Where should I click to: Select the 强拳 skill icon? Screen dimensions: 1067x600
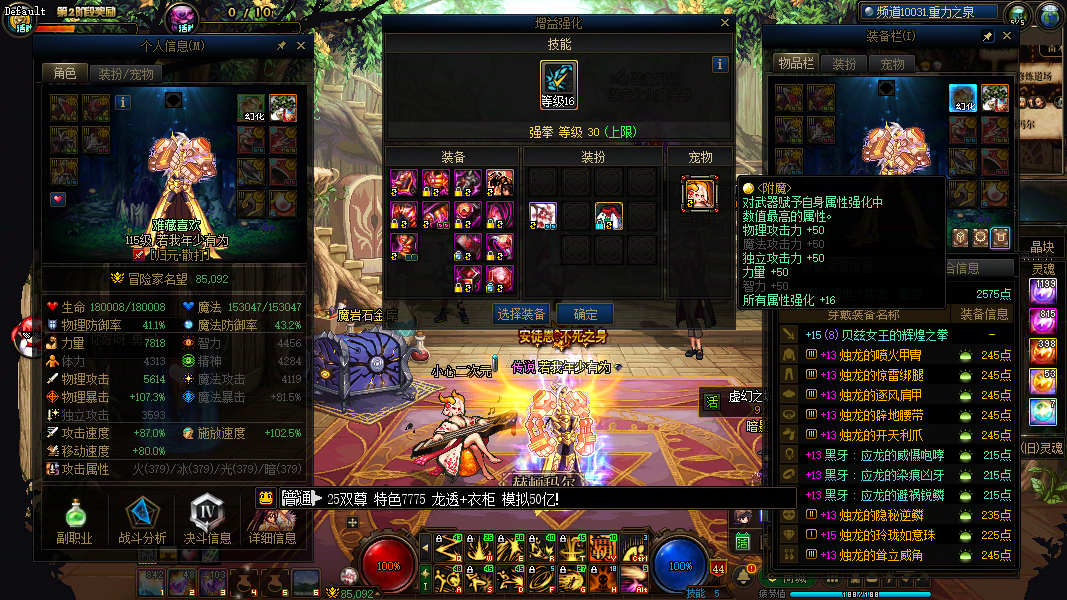559,85
